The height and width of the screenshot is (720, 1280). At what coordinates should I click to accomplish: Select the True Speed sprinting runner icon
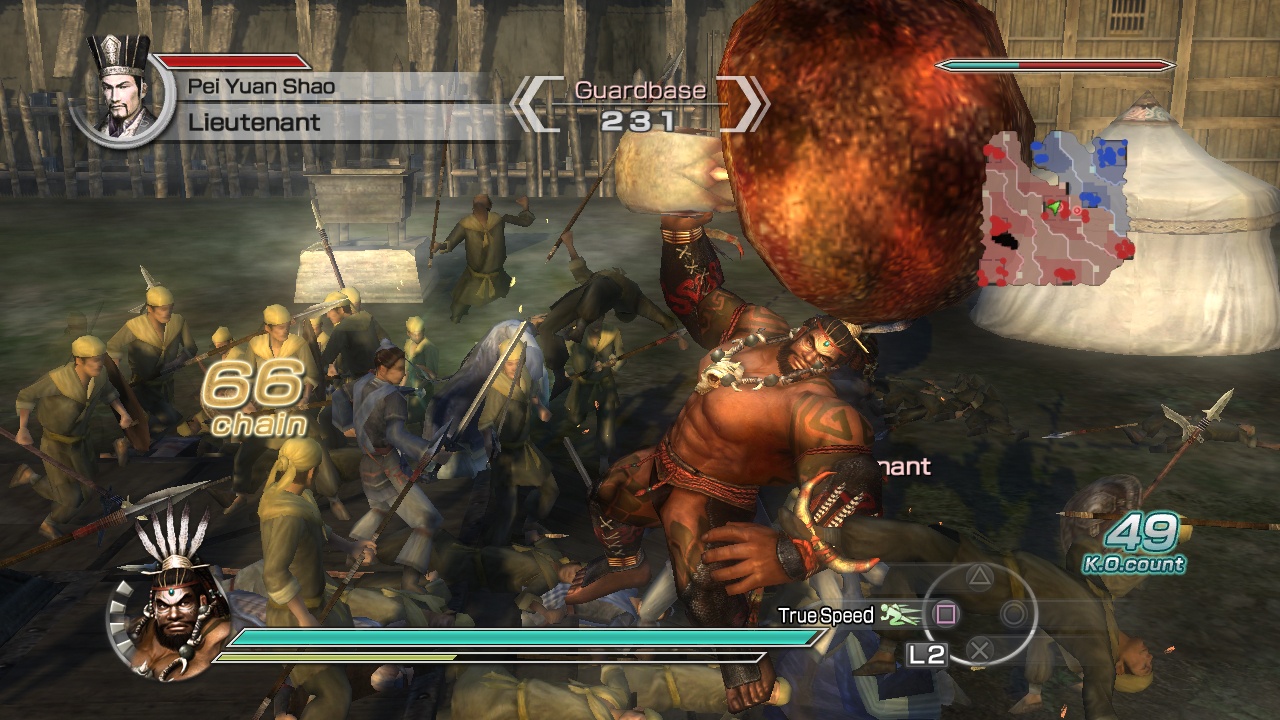coord(895,614)
